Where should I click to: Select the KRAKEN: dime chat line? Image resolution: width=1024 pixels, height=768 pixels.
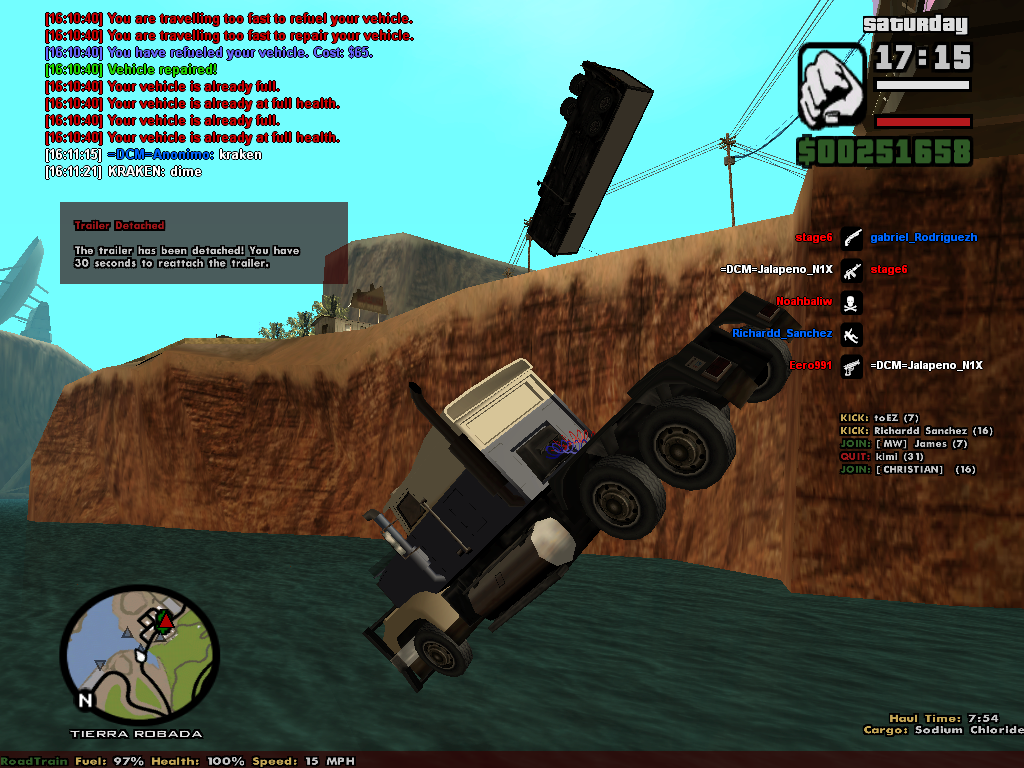coord(123,172)
